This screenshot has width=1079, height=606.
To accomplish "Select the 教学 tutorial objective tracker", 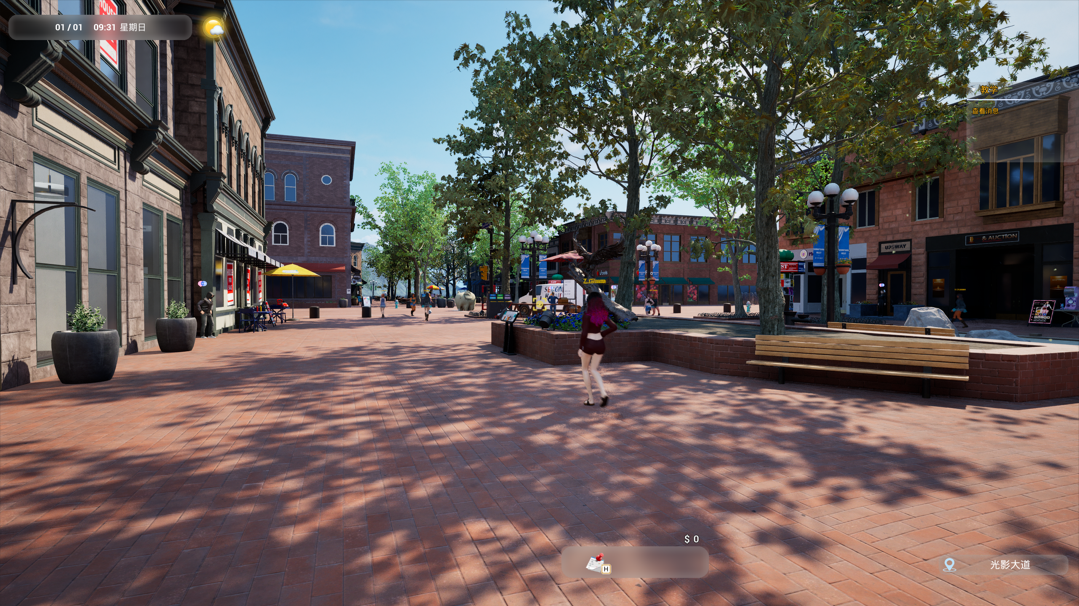I will (x=988, y=90).
